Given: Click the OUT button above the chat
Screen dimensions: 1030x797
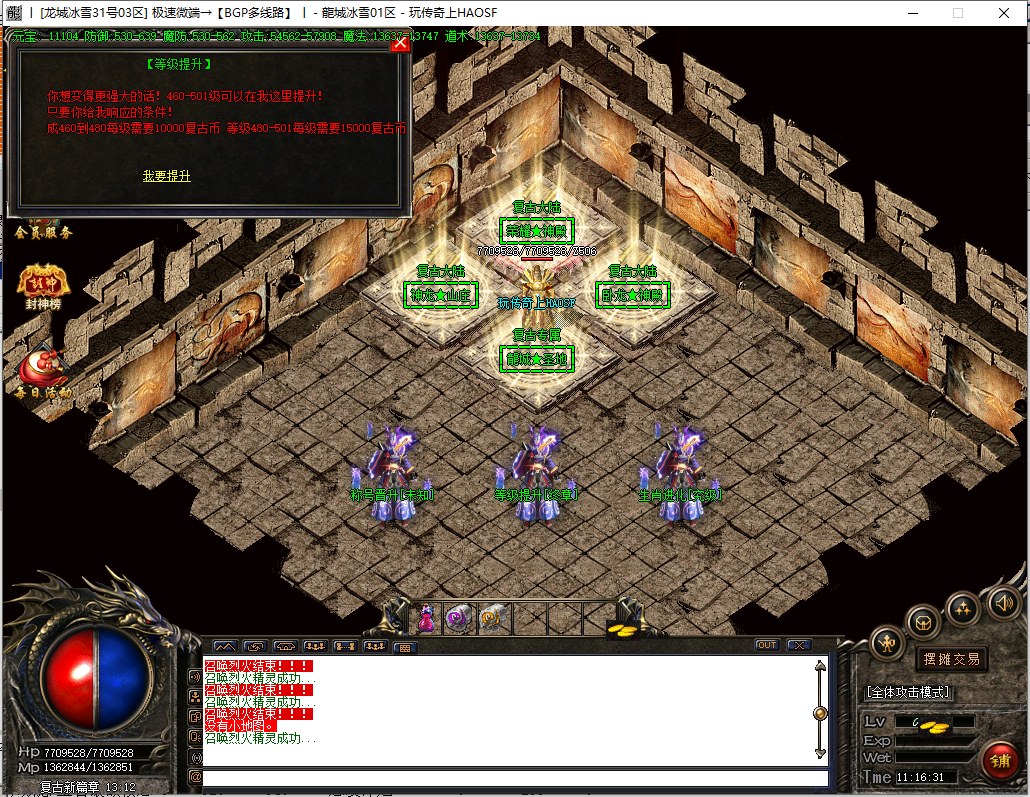Looking at the screenshot, I should [767, 645].
